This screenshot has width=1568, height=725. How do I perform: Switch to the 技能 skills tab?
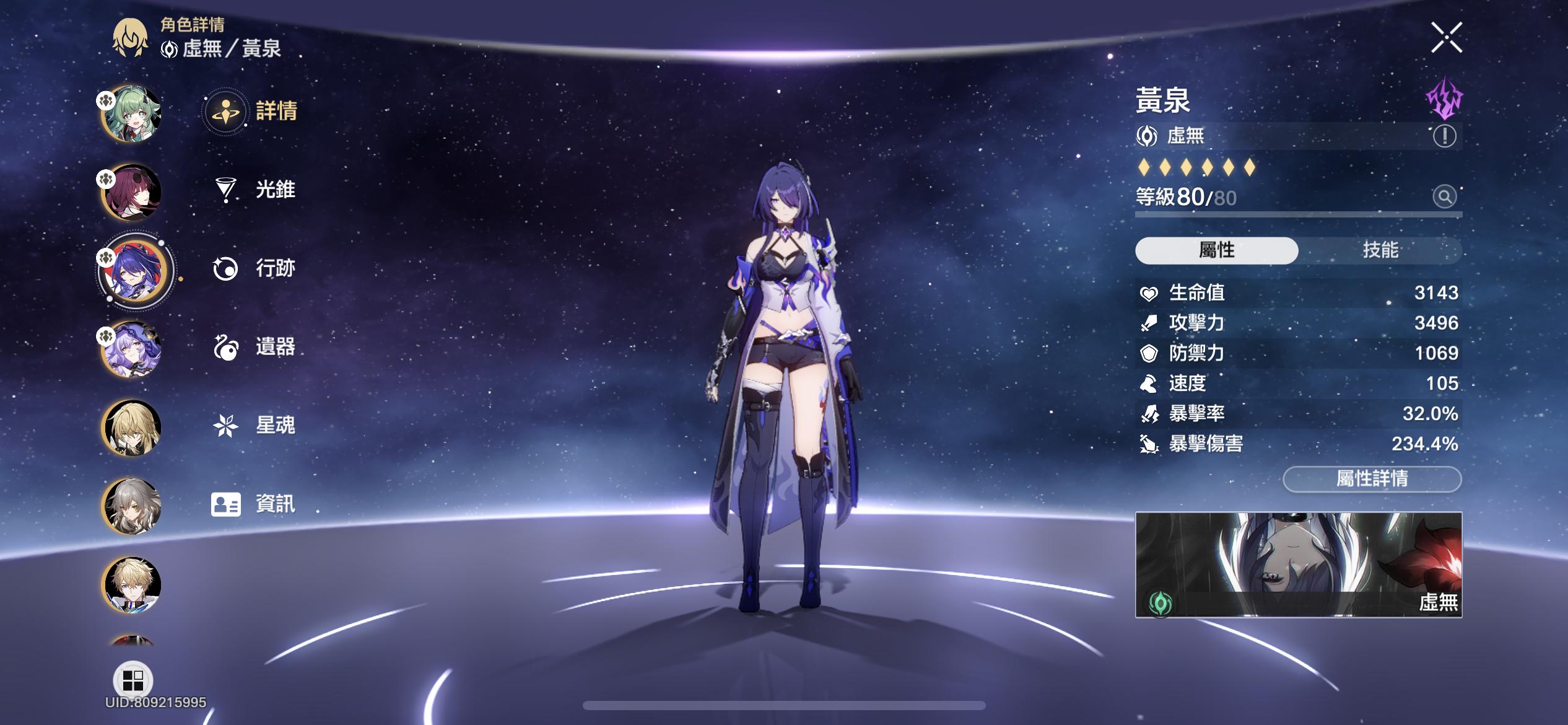point(1380,250)
